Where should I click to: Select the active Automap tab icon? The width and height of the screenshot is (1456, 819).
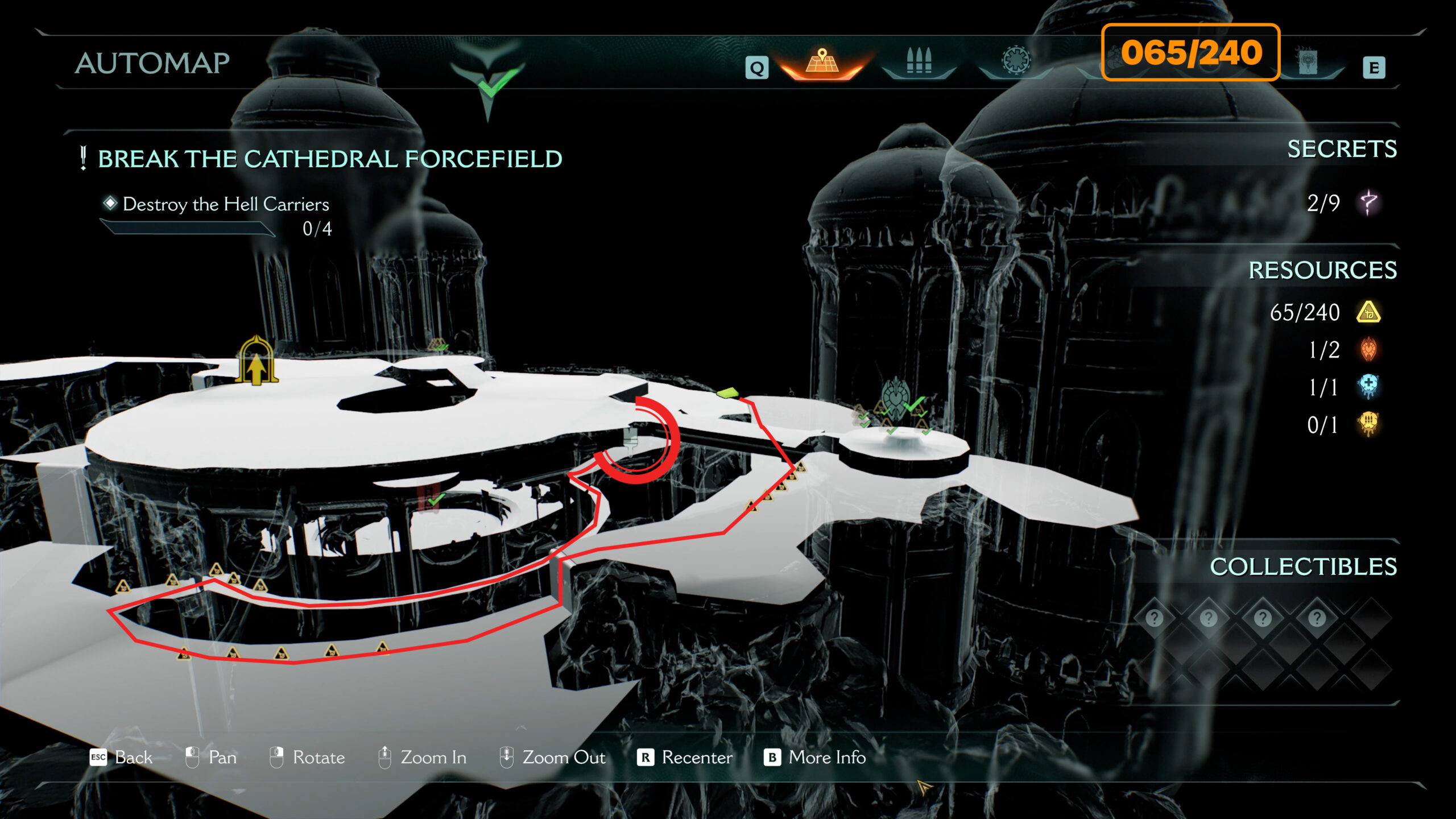[822, 63]
